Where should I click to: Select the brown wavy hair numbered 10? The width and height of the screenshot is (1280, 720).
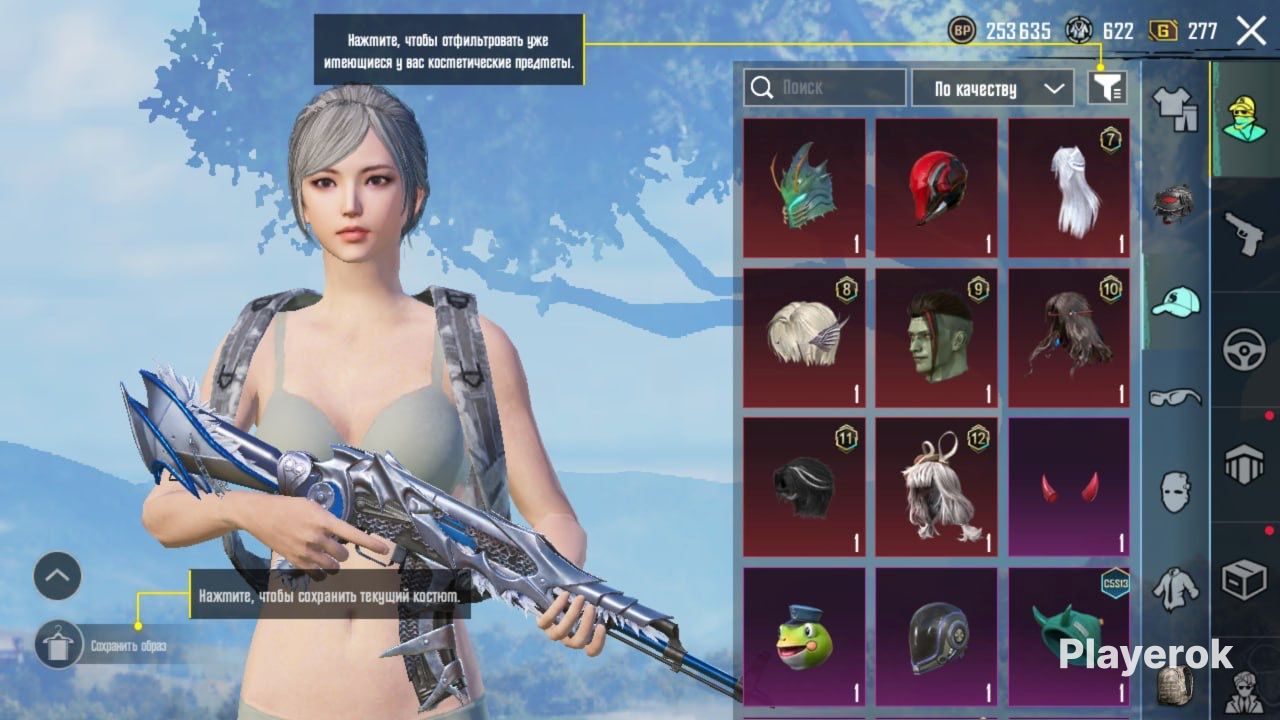pyautogui.click(x=1069, y=338)
